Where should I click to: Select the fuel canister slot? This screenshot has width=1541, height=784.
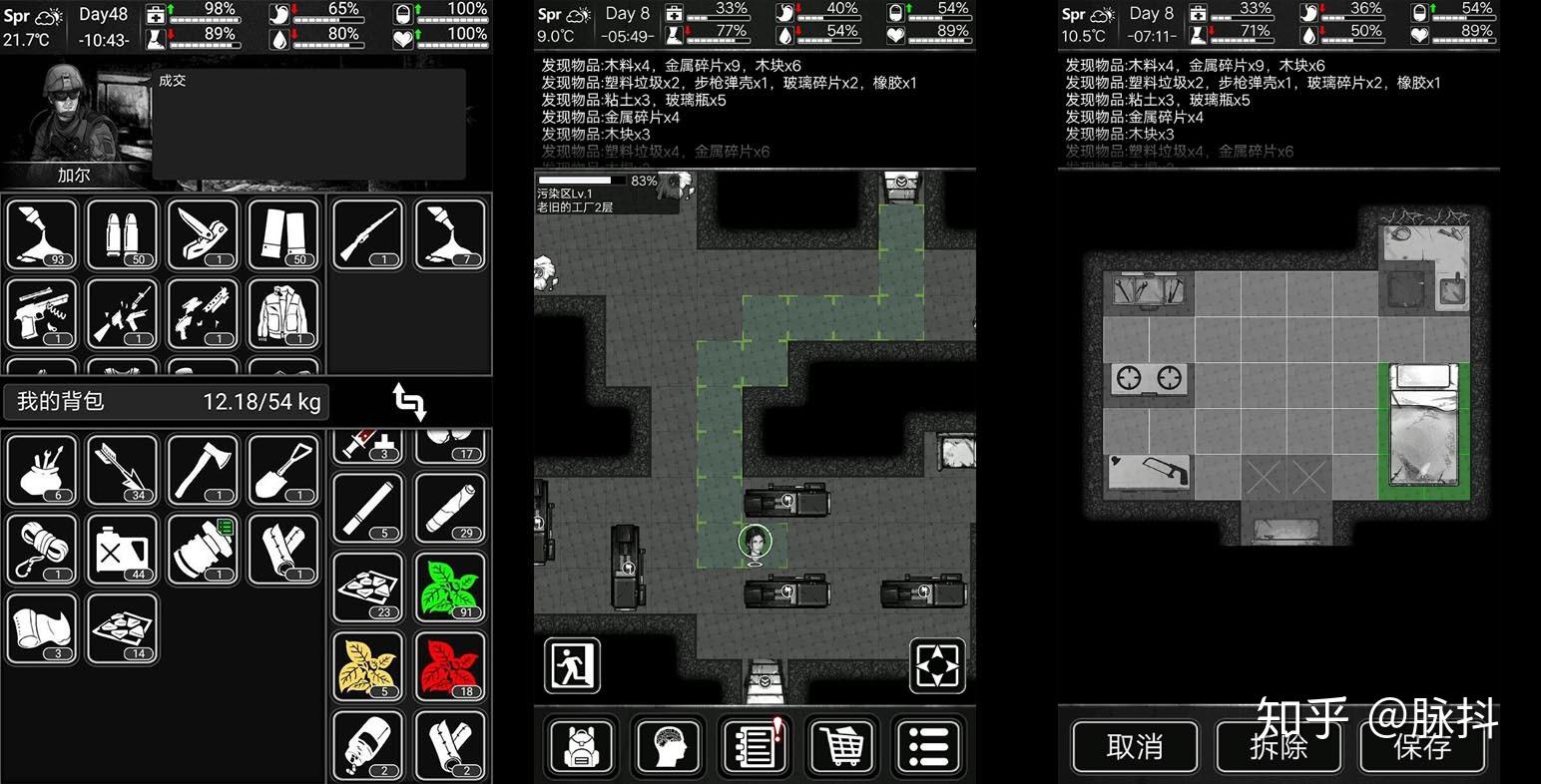pos(122,550)
